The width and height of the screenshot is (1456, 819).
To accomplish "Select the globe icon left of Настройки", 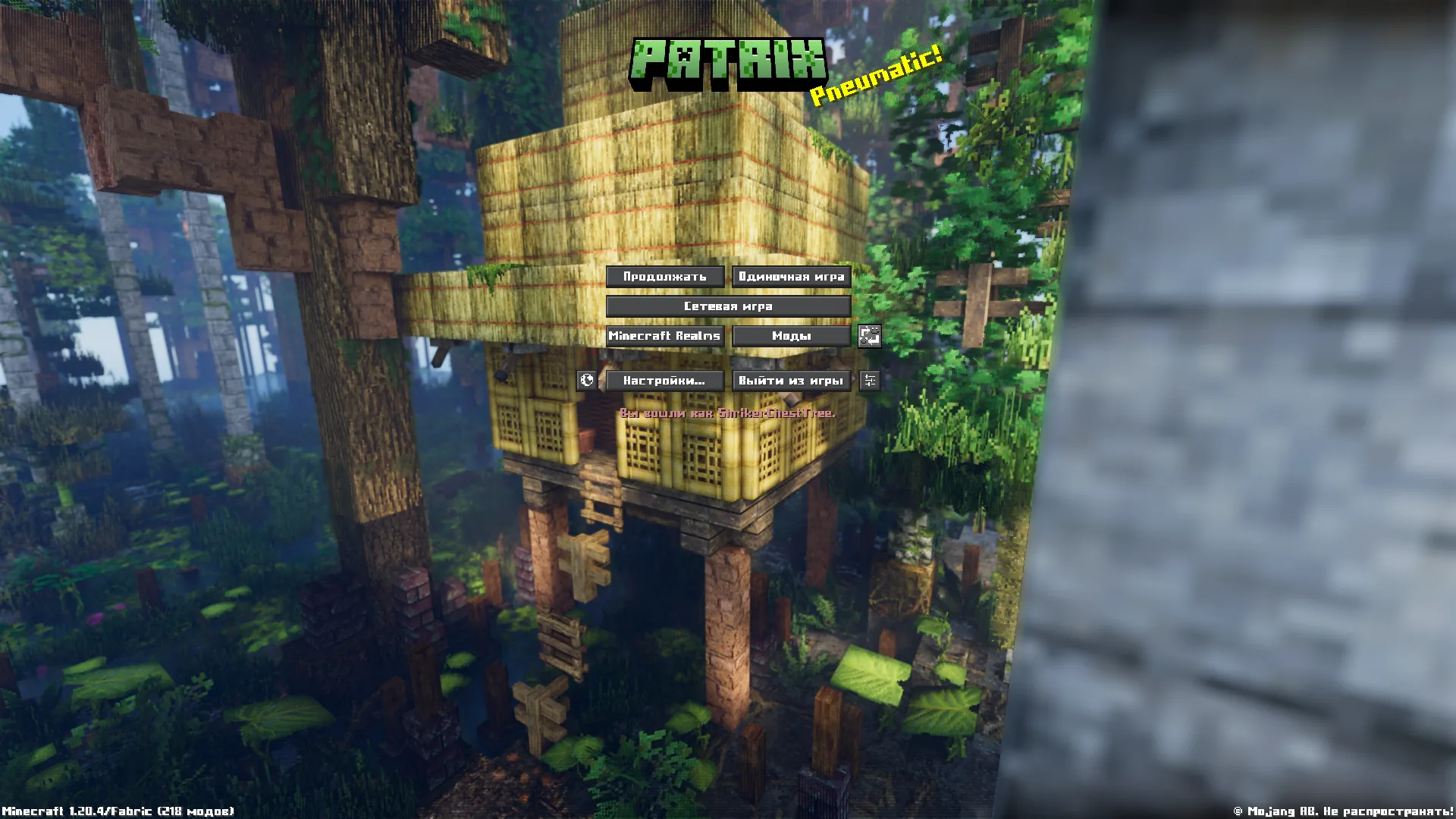I will click(x=588, y=381).
